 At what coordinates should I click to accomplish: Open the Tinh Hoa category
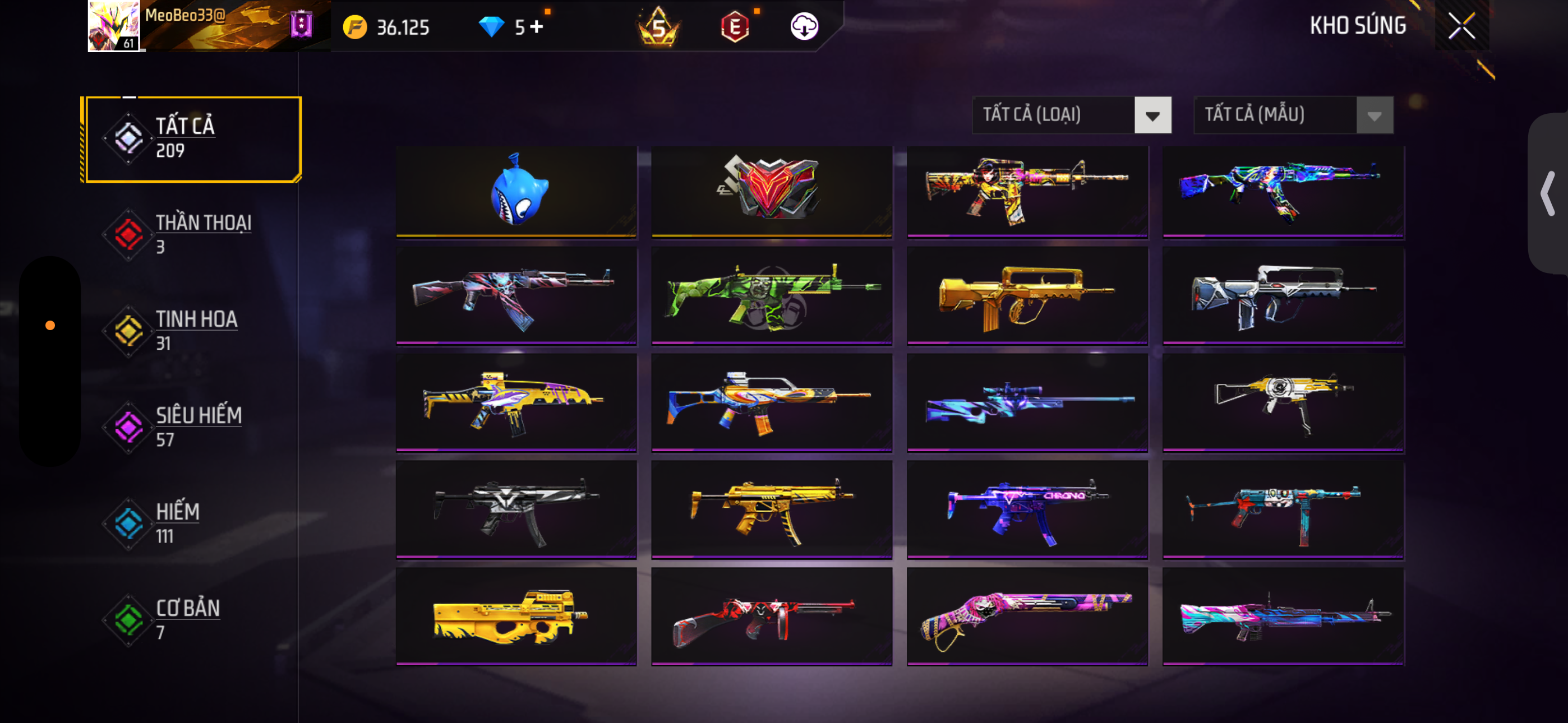coord(192,331)
